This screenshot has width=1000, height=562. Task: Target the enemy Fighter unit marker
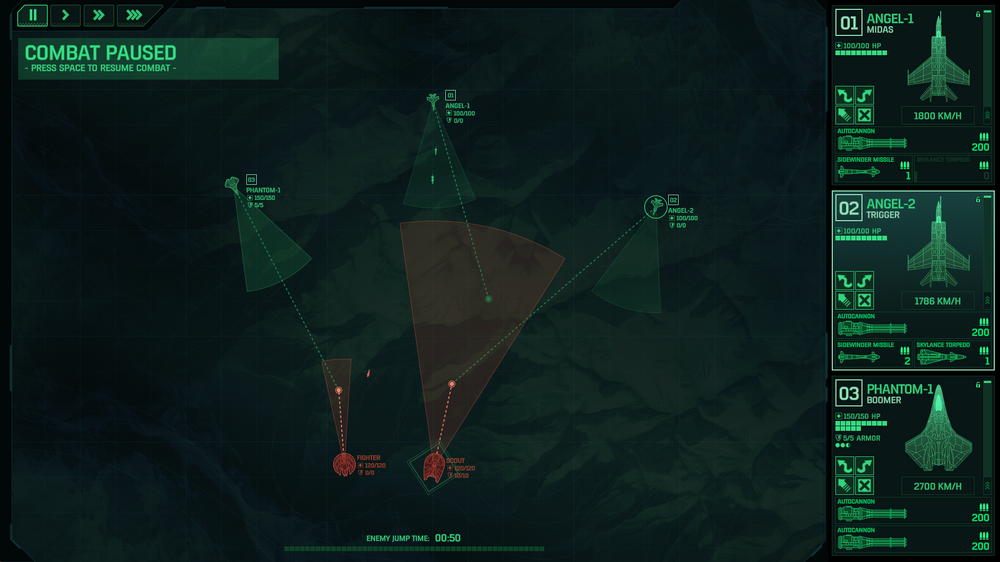[344, 464]
